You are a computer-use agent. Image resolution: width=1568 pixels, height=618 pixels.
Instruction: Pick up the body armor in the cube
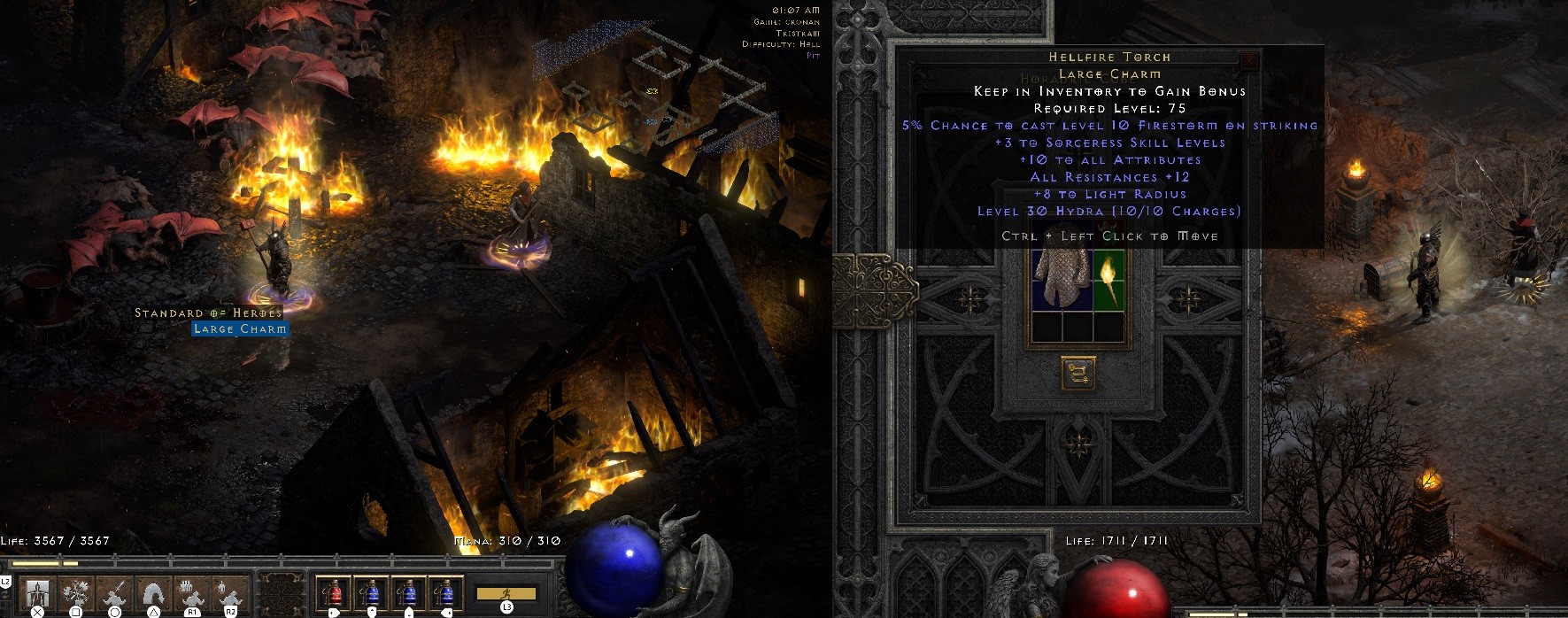tap(1062, 279)
